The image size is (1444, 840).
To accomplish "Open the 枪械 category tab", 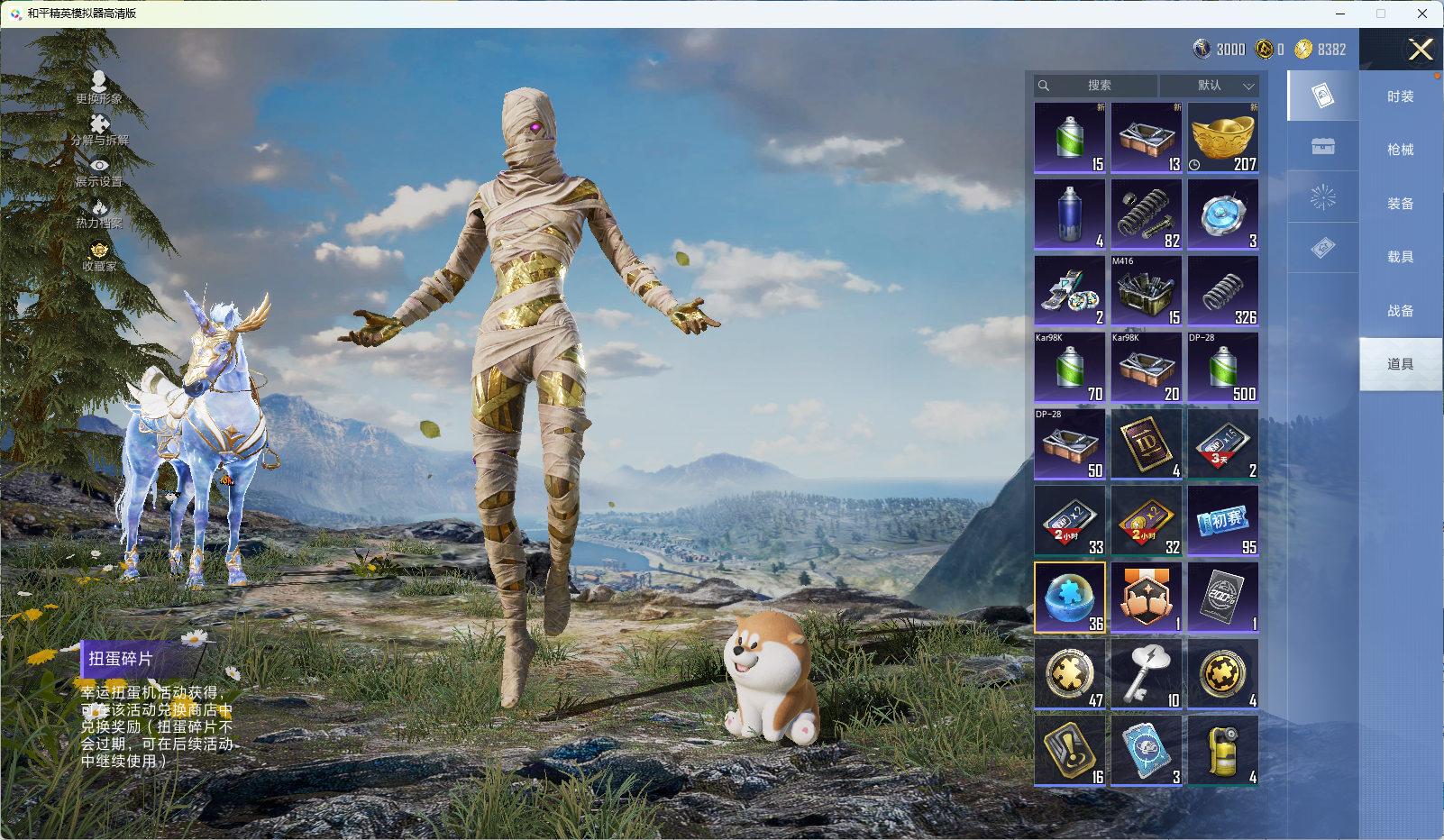I will point(1400,150).
